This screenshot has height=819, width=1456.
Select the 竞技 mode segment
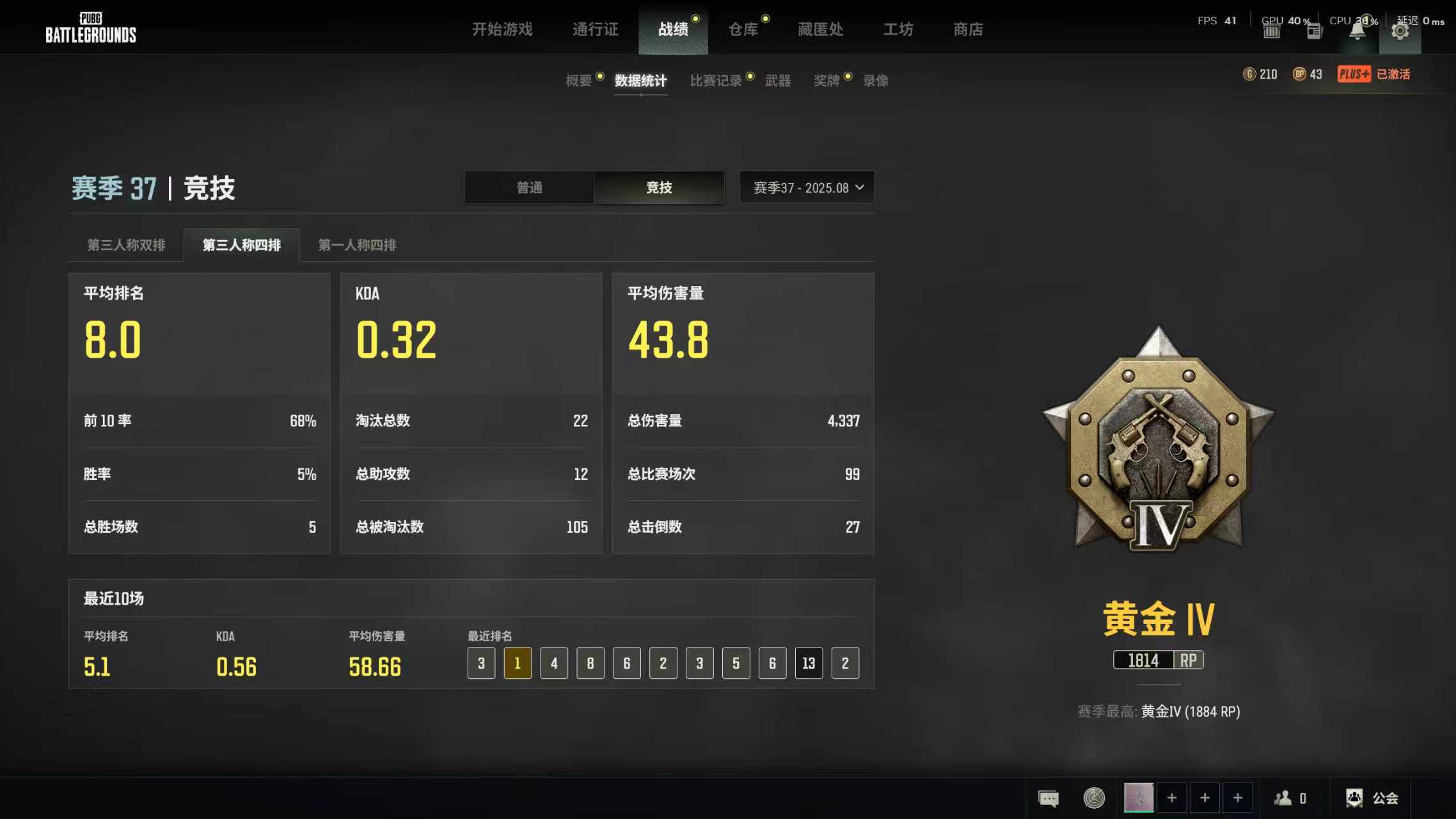tap(659, 187)
